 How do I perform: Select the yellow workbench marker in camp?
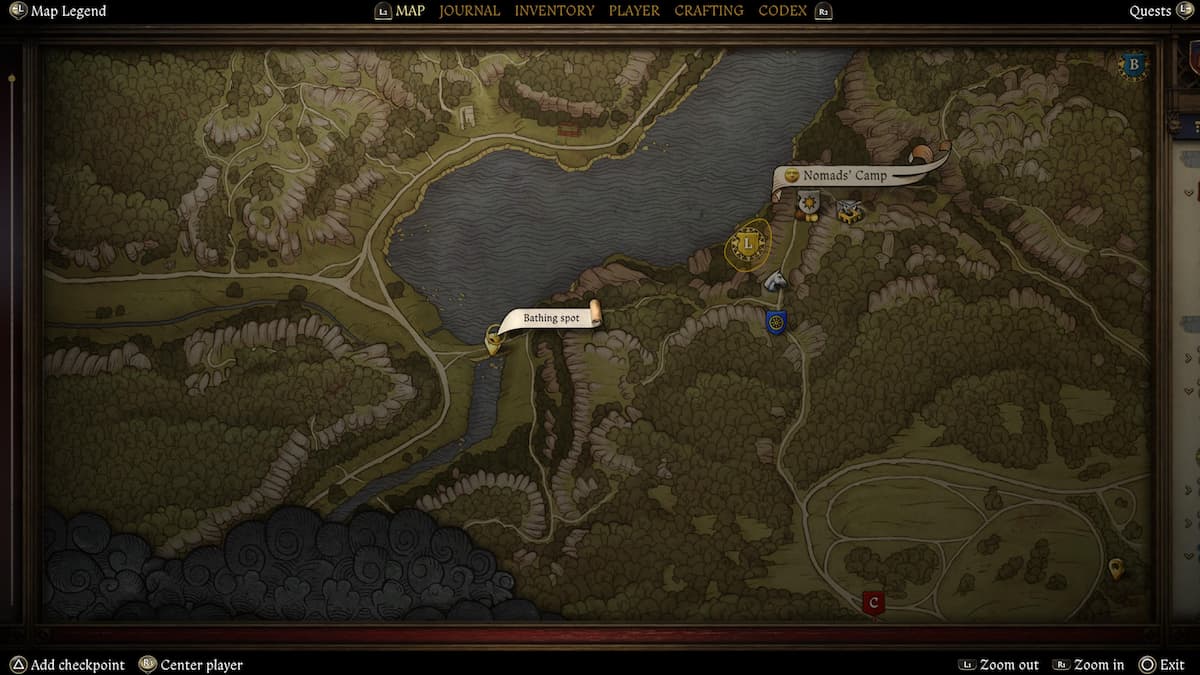pos(850,210)
